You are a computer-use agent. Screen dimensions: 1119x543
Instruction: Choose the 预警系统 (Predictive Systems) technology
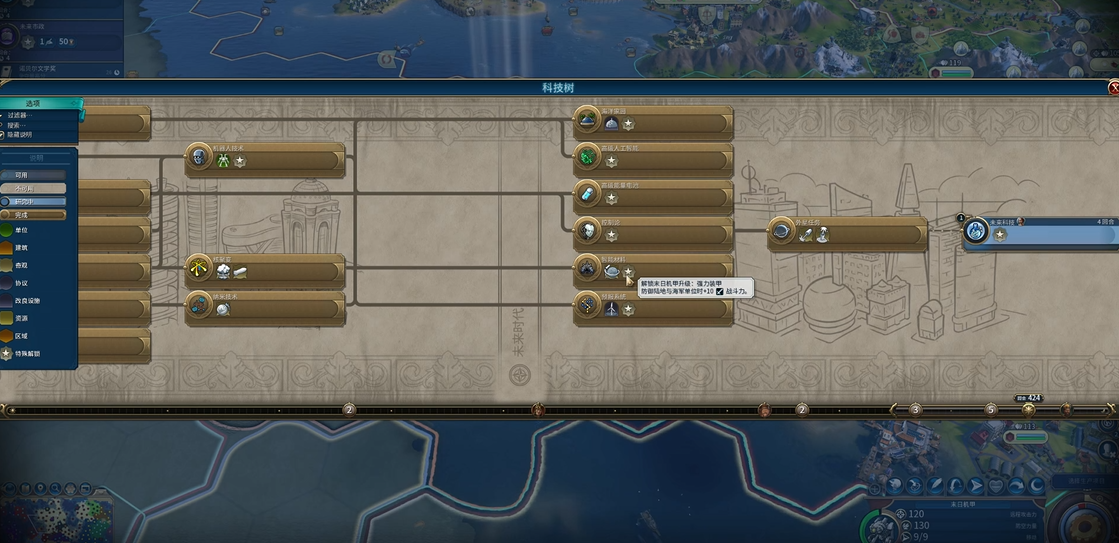coord(654,308)
